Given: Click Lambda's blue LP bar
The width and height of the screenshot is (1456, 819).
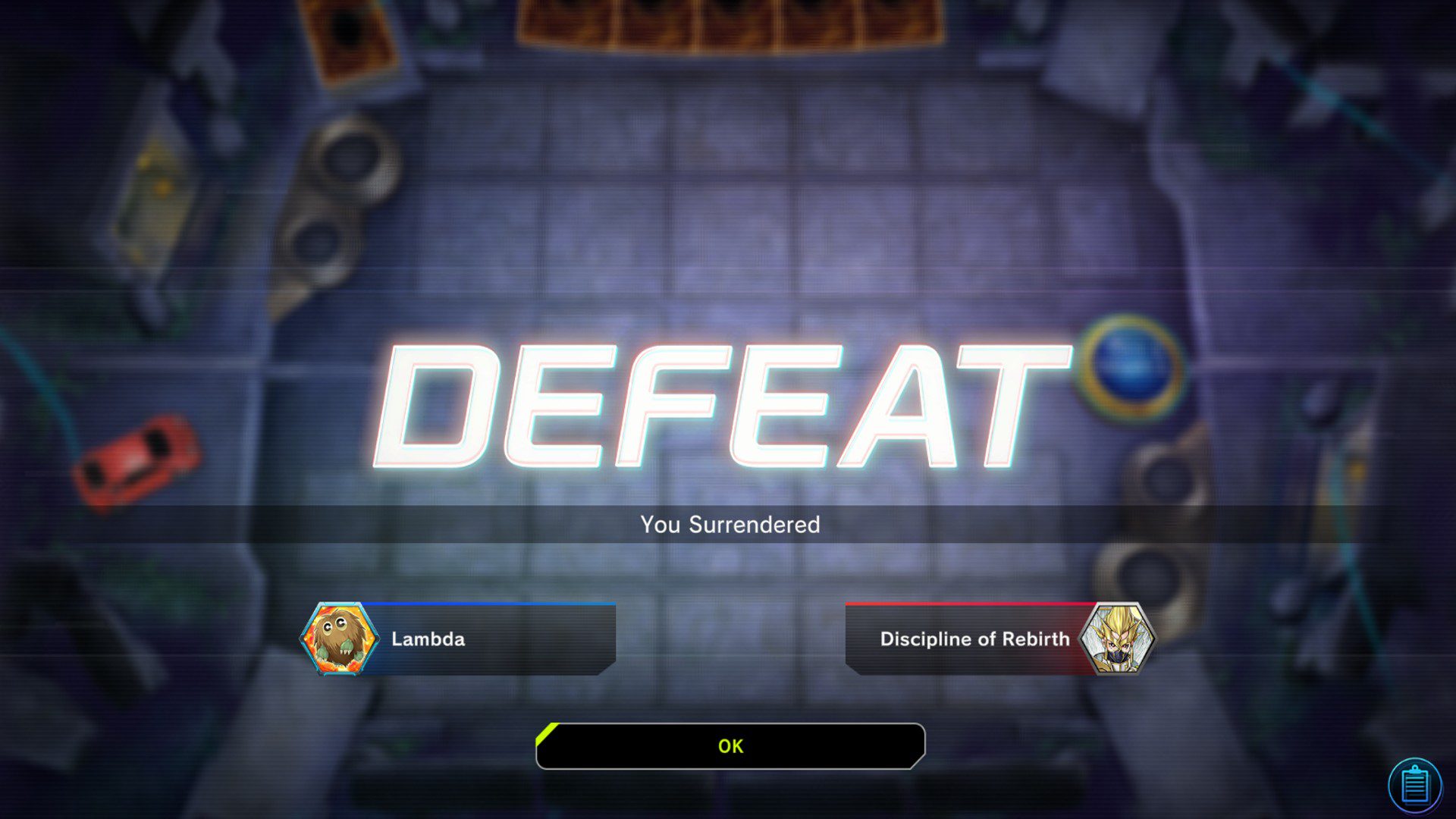Looking at the screenshot, I should (x=493, y=603).
